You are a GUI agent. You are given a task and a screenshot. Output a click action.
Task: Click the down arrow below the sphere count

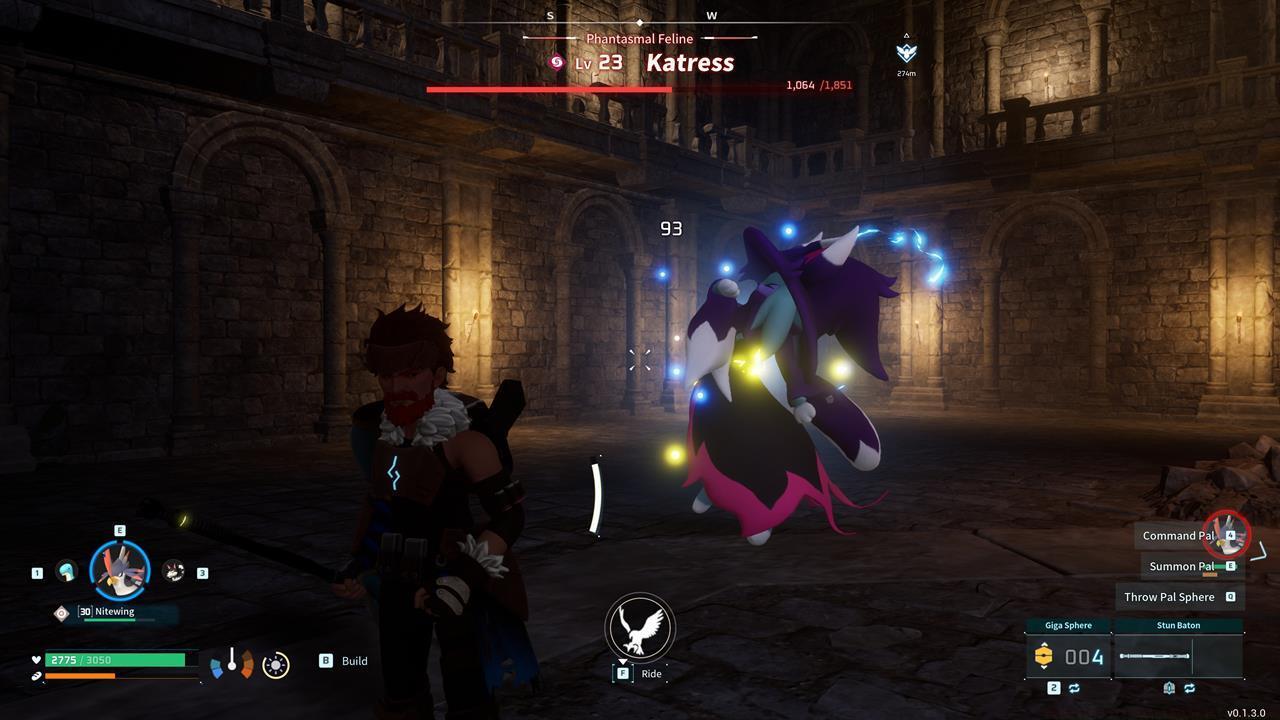pos(1044,667)
